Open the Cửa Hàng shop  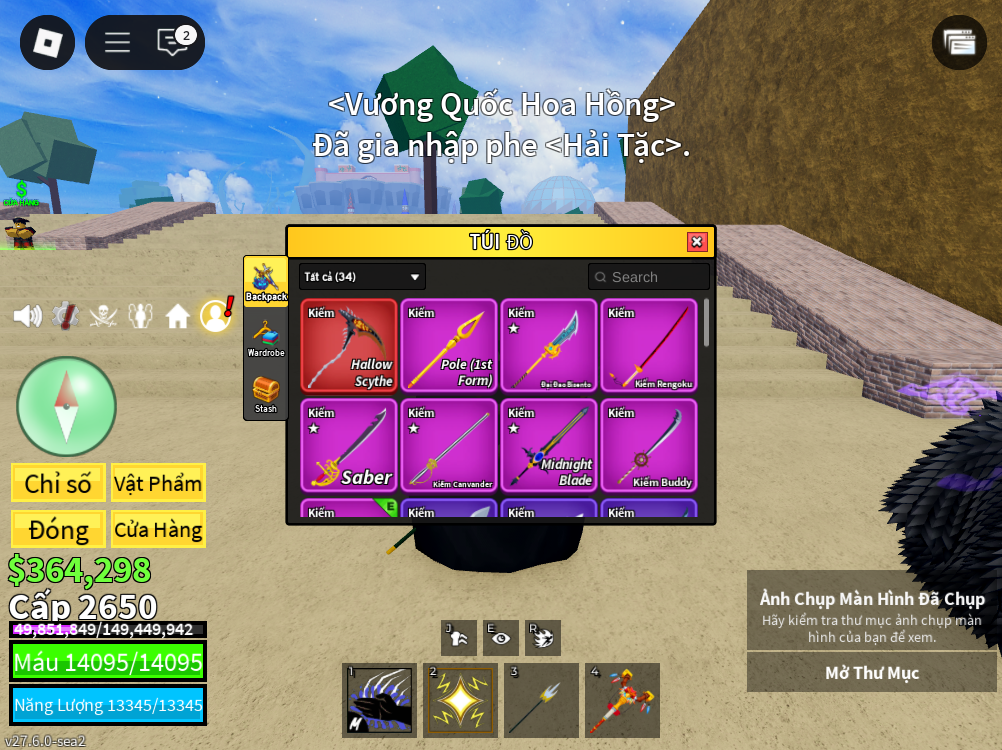(x=158, y=529)
